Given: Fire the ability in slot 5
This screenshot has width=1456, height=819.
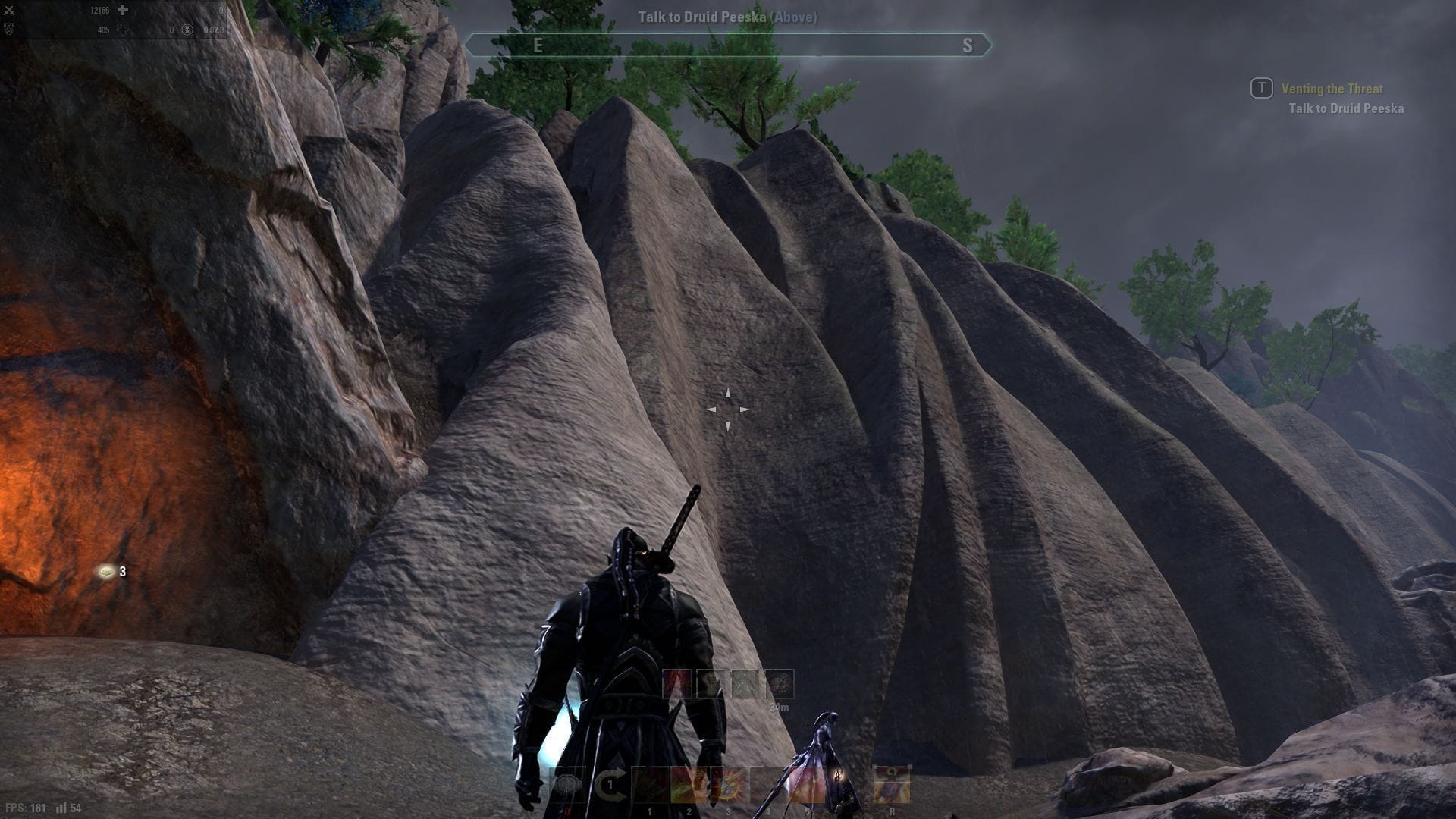Looking at the screenshot, I should [x=809, y=785].
